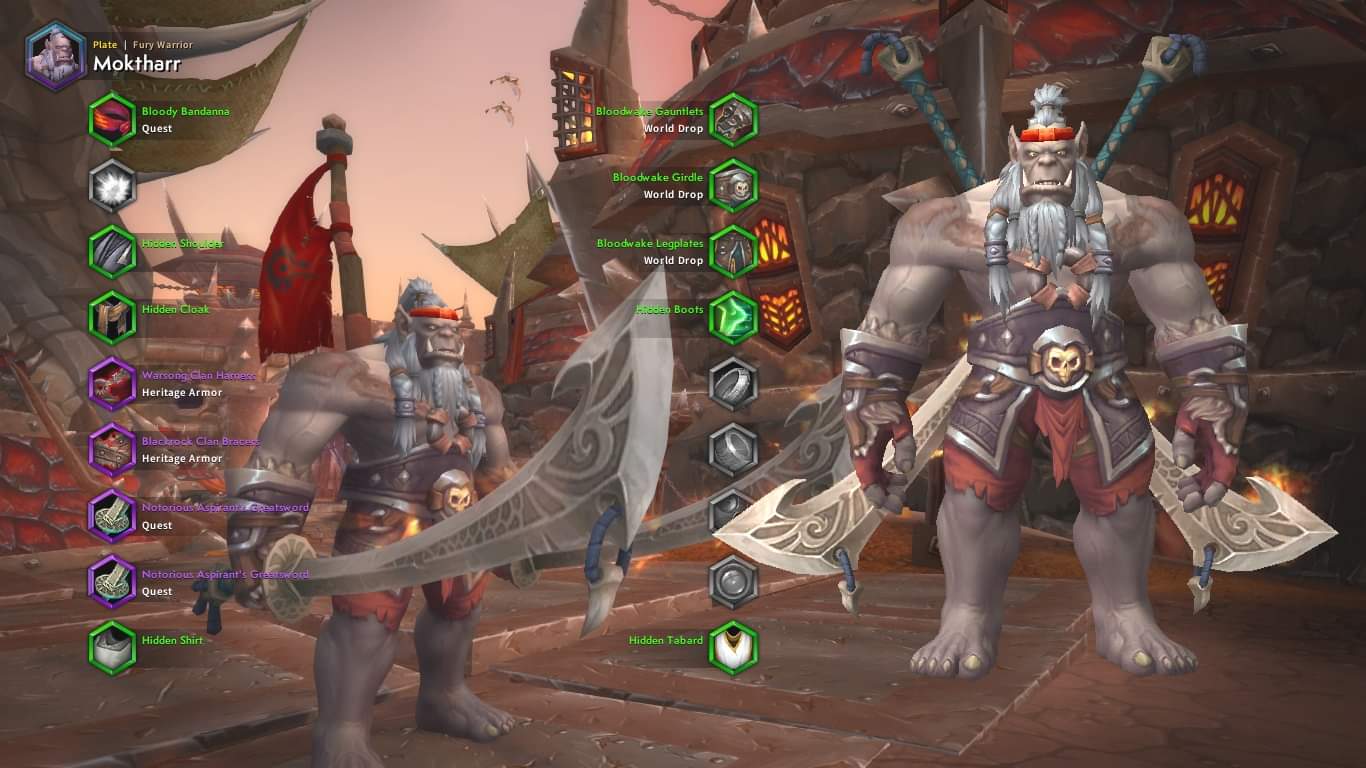Click the Hidden Tabard slot icon
The height and width of the screenshot is (768, 1366).
point(732,646)
